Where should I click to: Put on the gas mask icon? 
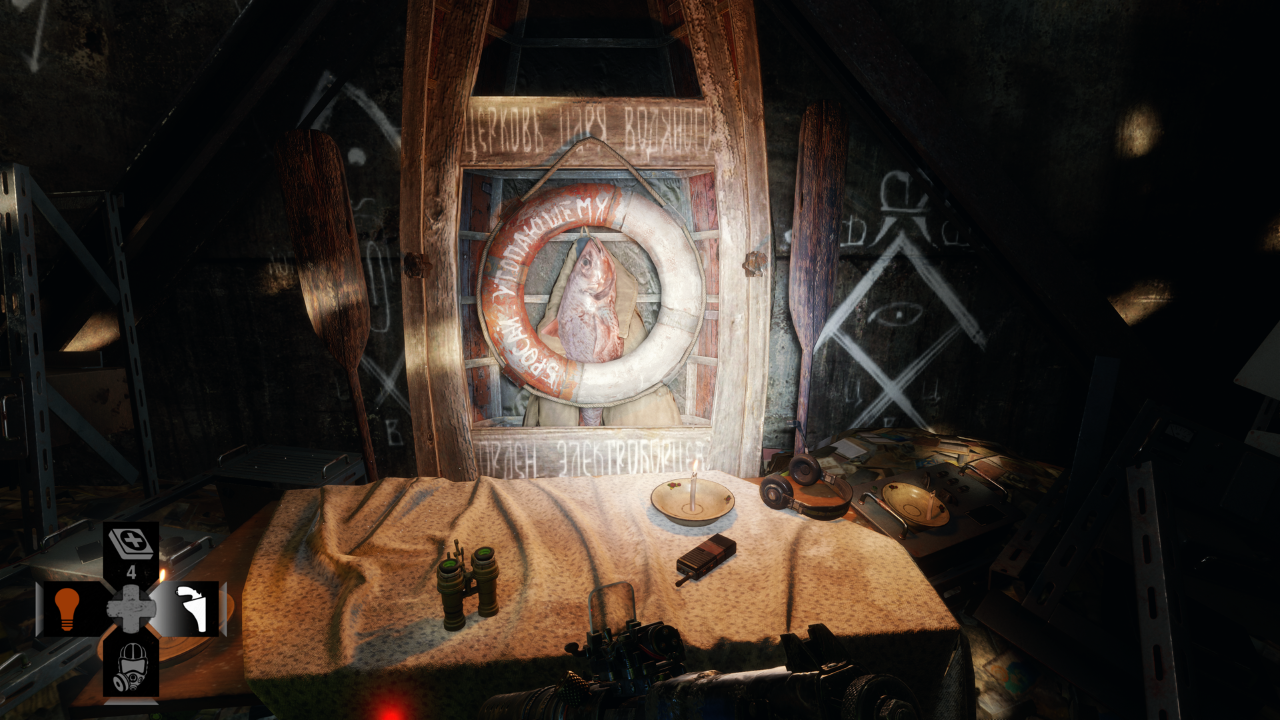point(130,665)
